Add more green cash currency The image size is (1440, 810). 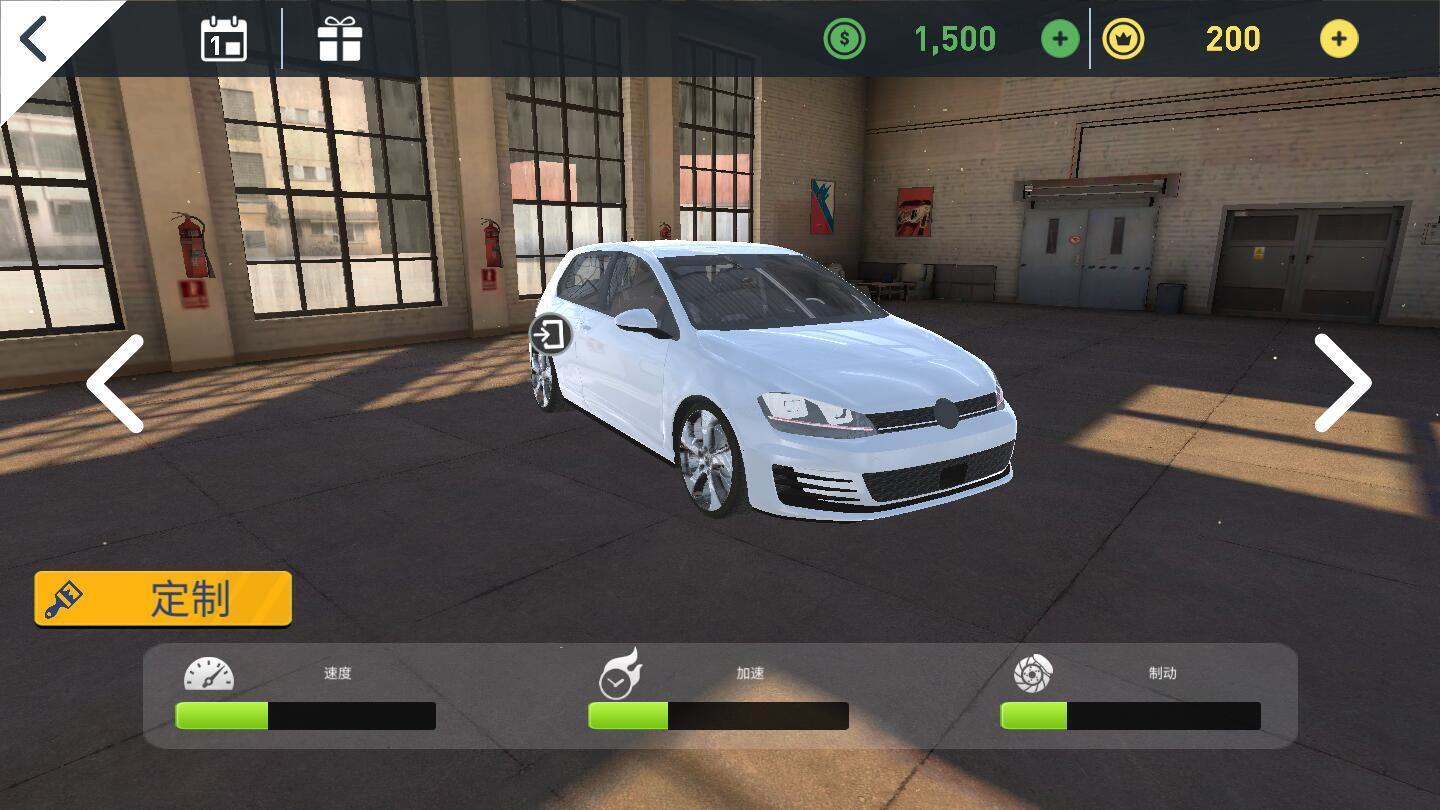(x=1060, y=39)
